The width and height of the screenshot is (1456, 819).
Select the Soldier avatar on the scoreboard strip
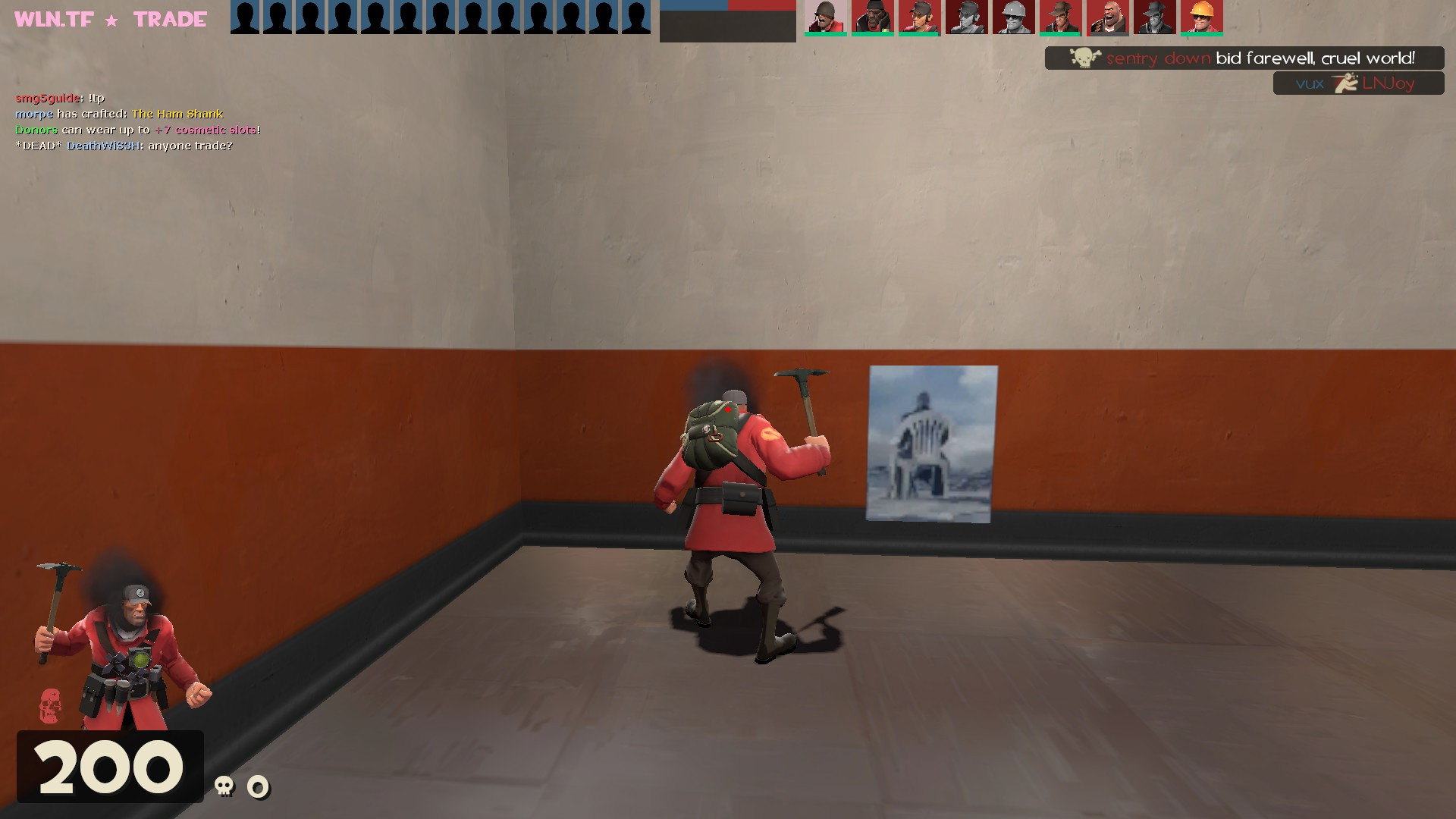pos(827,18)
